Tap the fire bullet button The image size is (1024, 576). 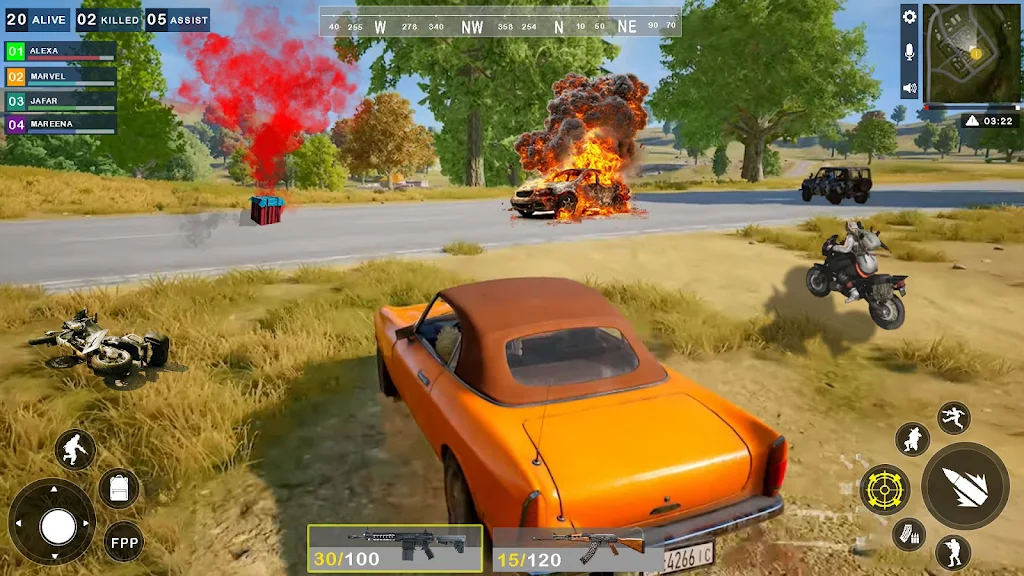(965, 486)
